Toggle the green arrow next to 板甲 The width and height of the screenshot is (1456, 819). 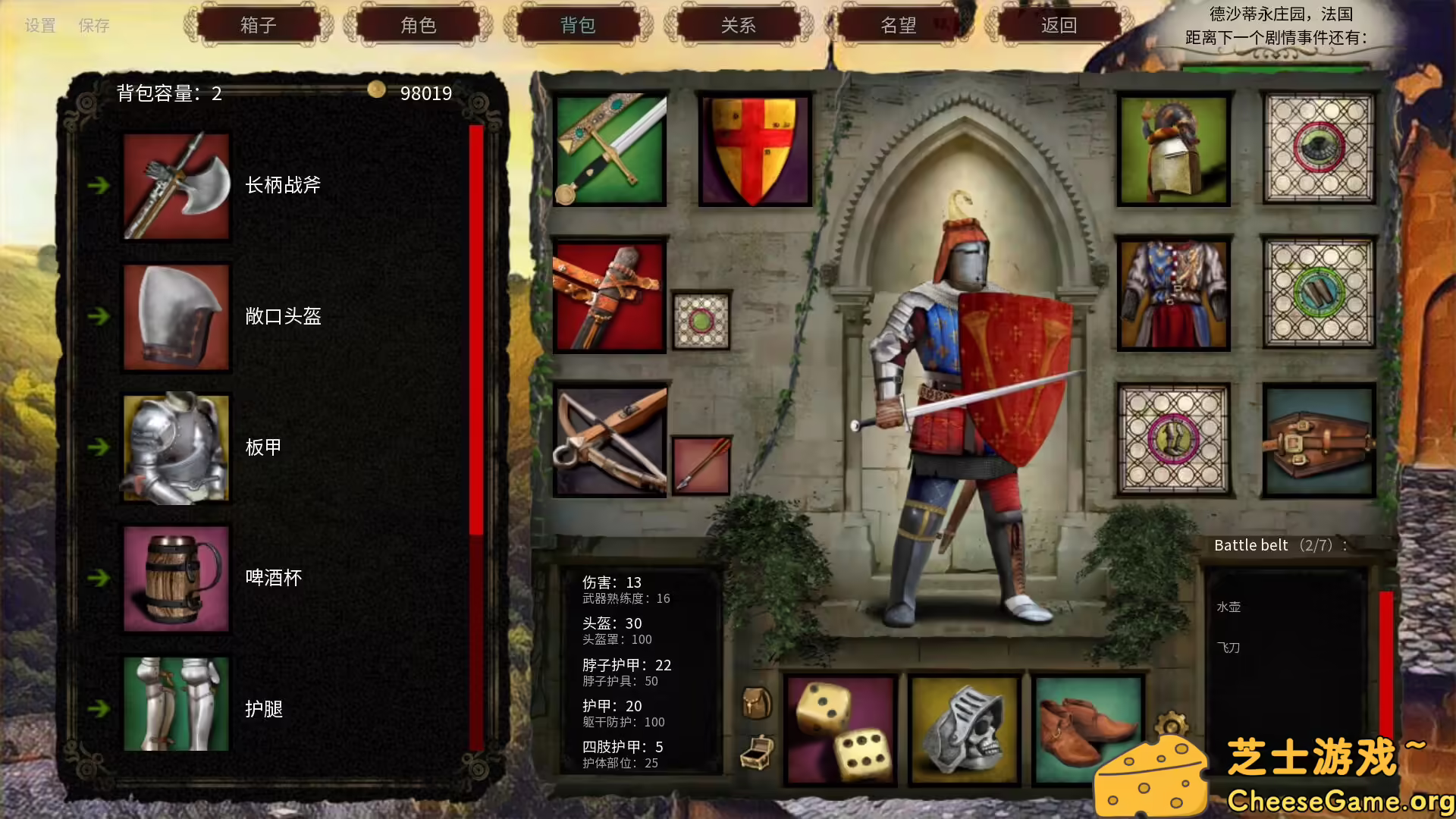click(99, 447)
